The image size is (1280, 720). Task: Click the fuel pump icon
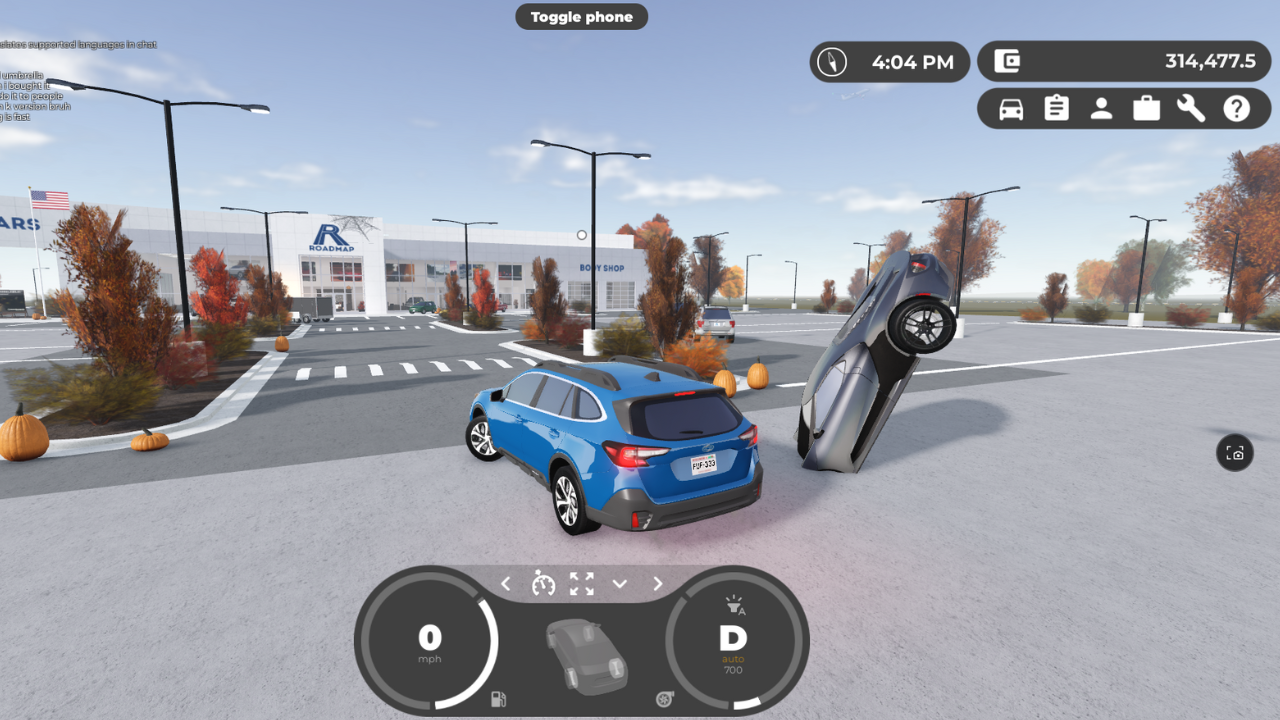click(498, 699)
